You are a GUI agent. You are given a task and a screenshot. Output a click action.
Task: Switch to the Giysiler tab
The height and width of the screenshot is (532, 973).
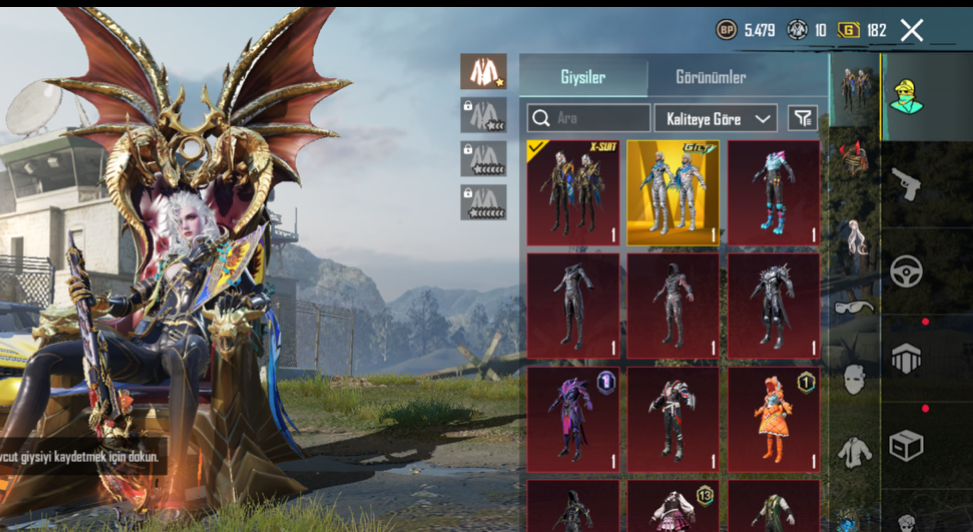point(582,77)
